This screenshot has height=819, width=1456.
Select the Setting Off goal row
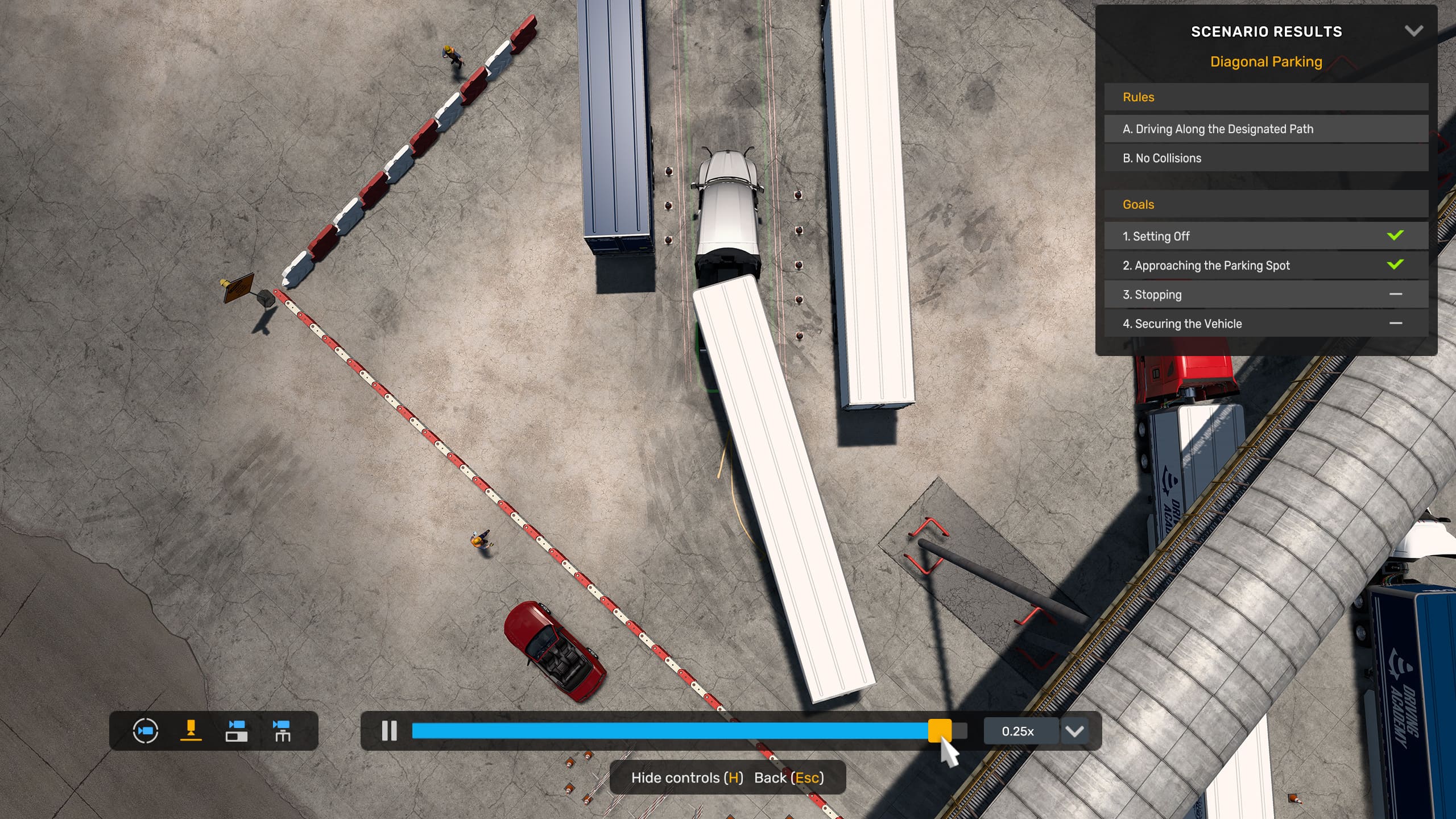coord(1266,236)
